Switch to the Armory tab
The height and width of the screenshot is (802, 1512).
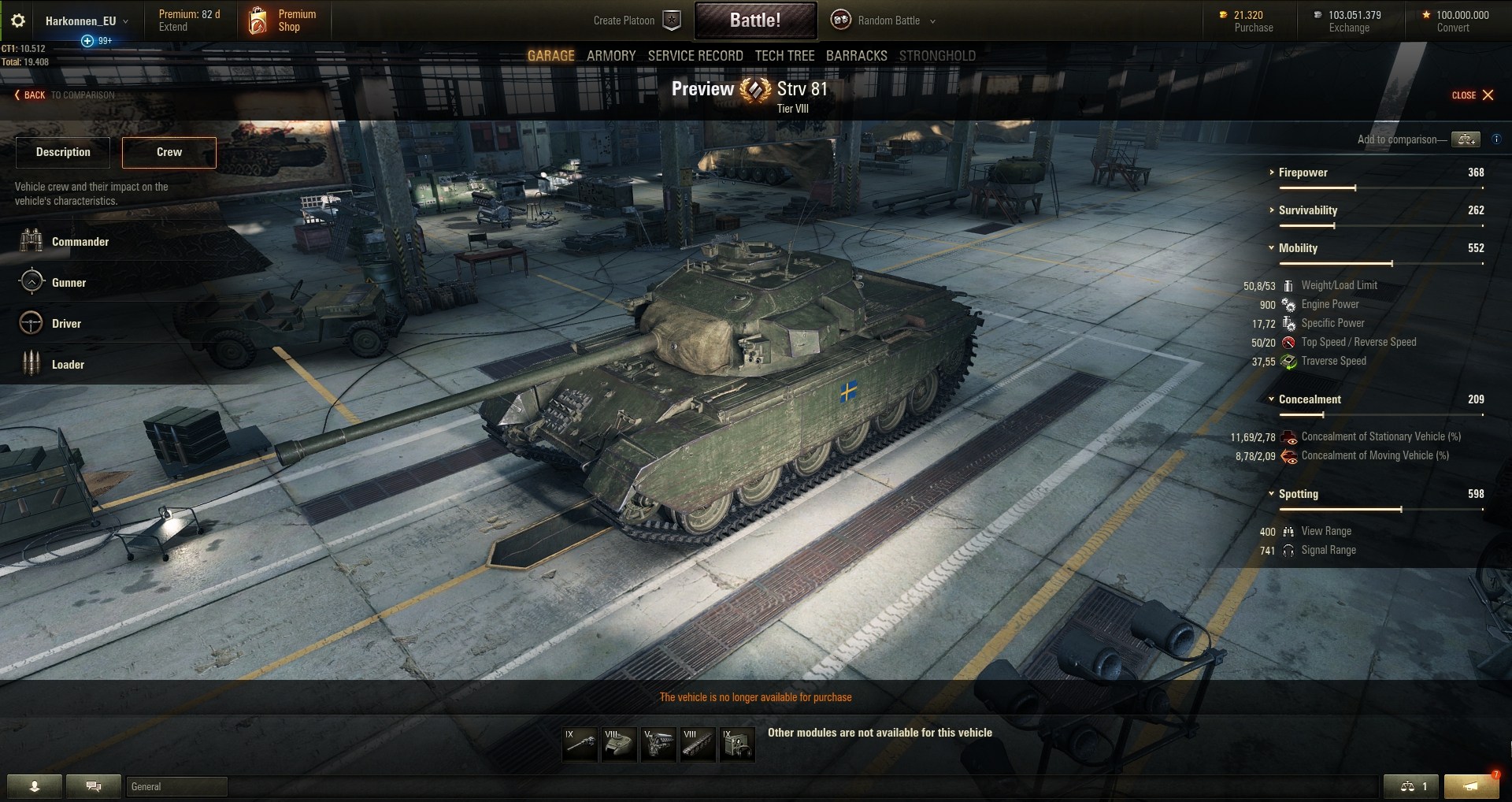pos(610,56)
